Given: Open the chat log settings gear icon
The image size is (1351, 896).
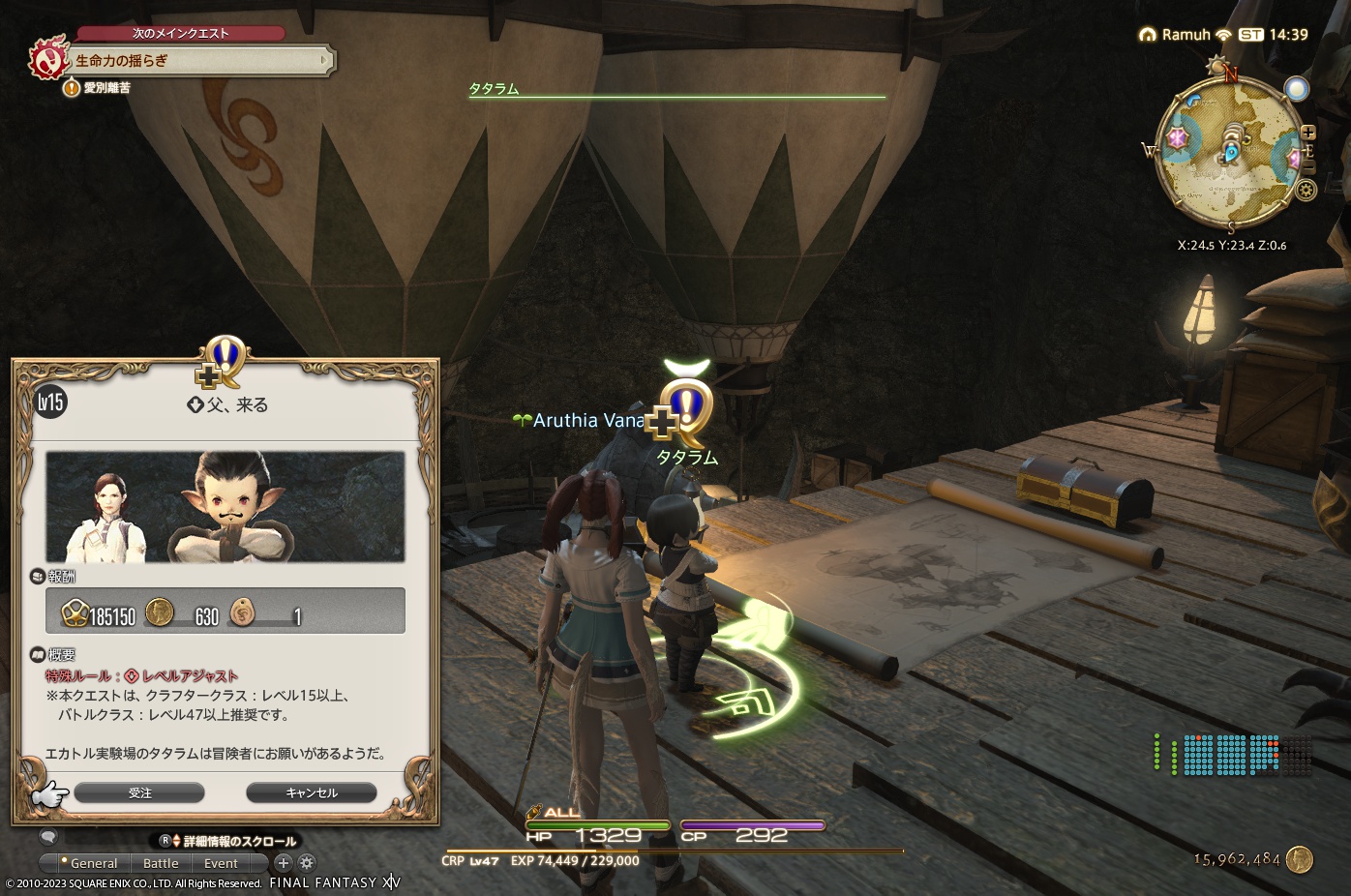Looking at the screenshot, I should (306, 862).
